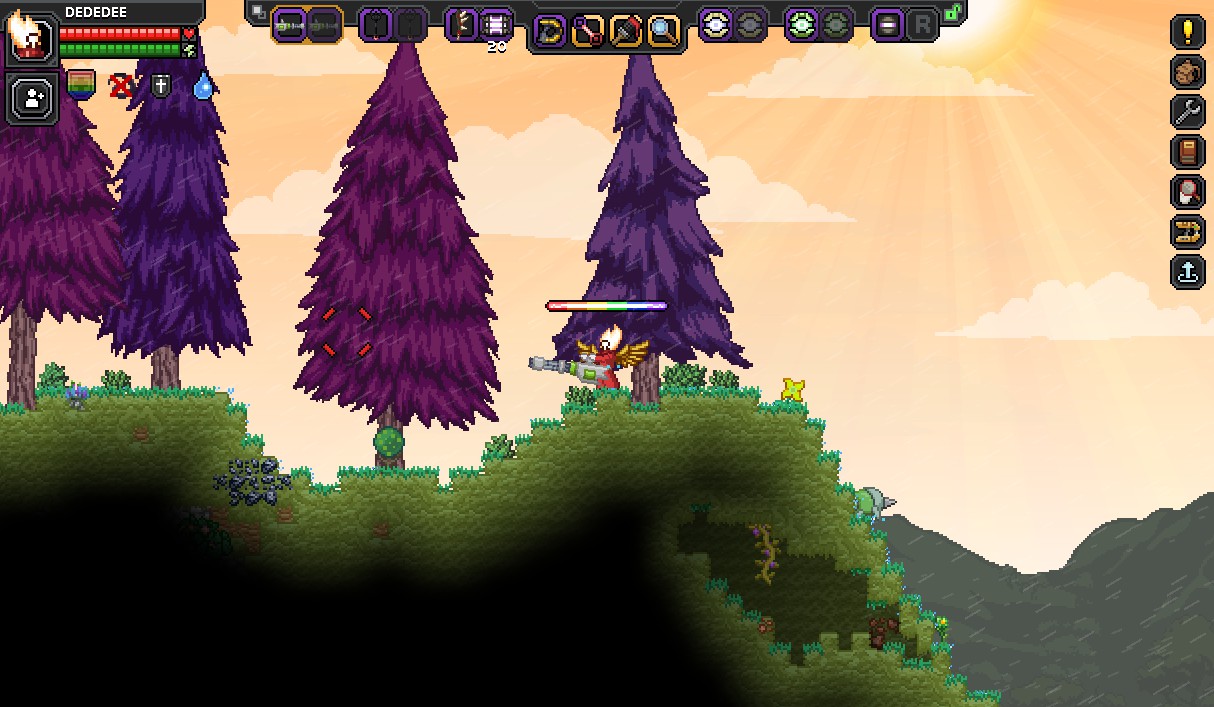The height and width of the screenshot is (707, 1214).
Task: Choose the paint brush tool
Action: pos(625,31)
